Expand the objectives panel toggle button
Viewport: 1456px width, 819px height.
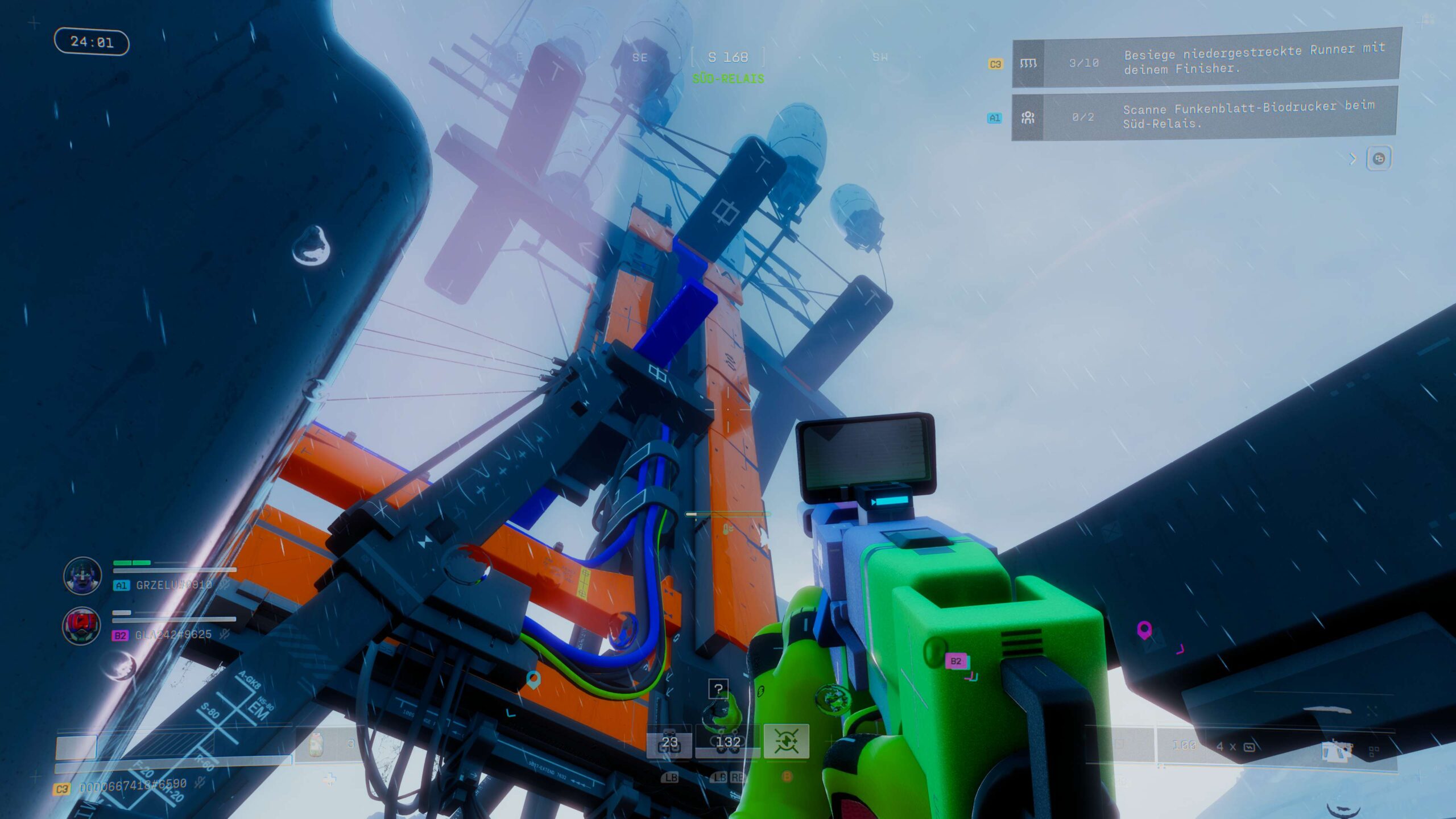pos(1378,159)
